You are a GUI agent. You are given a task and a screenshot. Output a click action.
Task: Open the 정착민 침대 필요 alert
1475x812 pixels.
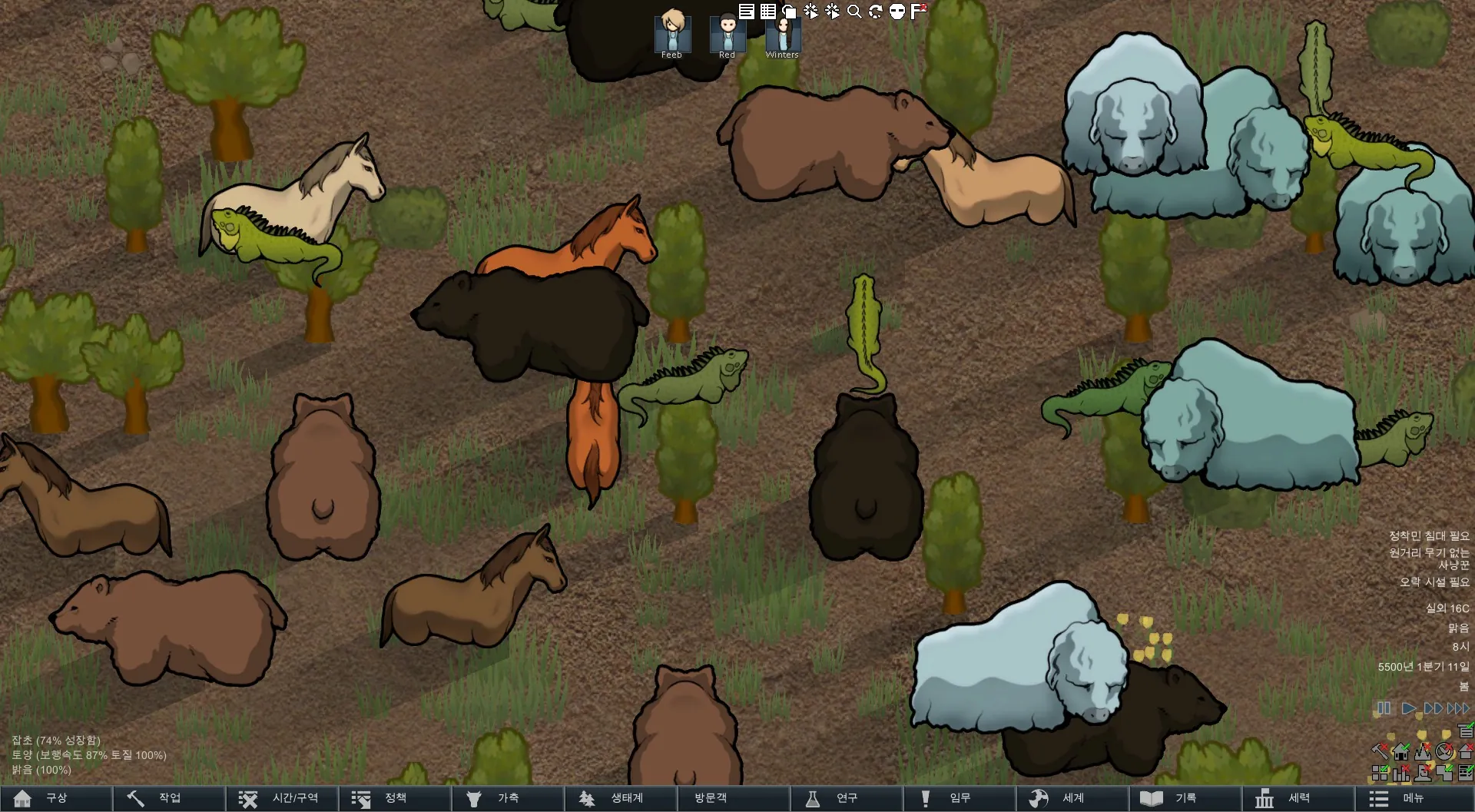click(x=1428, y=535)
